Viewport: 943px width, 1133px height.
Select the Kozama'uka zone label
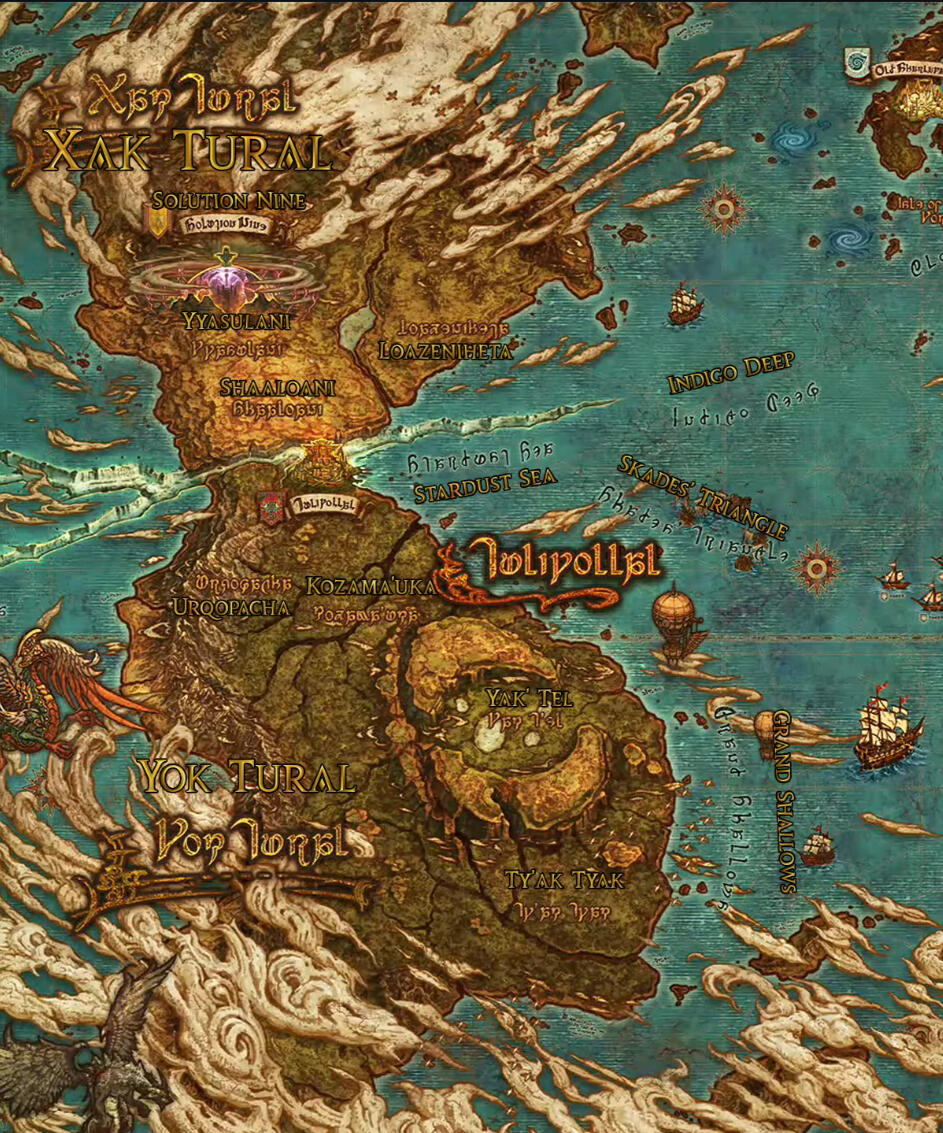click(x=371, y=587)
